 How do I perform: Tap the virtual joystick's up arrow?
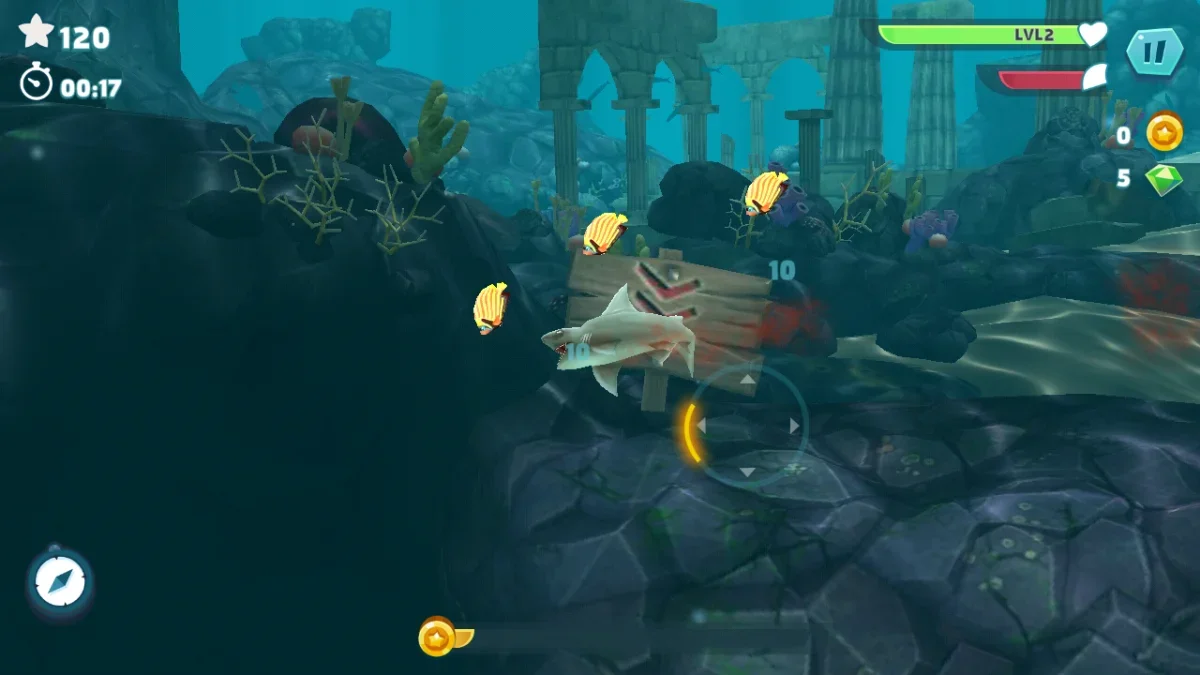point(748,380)
